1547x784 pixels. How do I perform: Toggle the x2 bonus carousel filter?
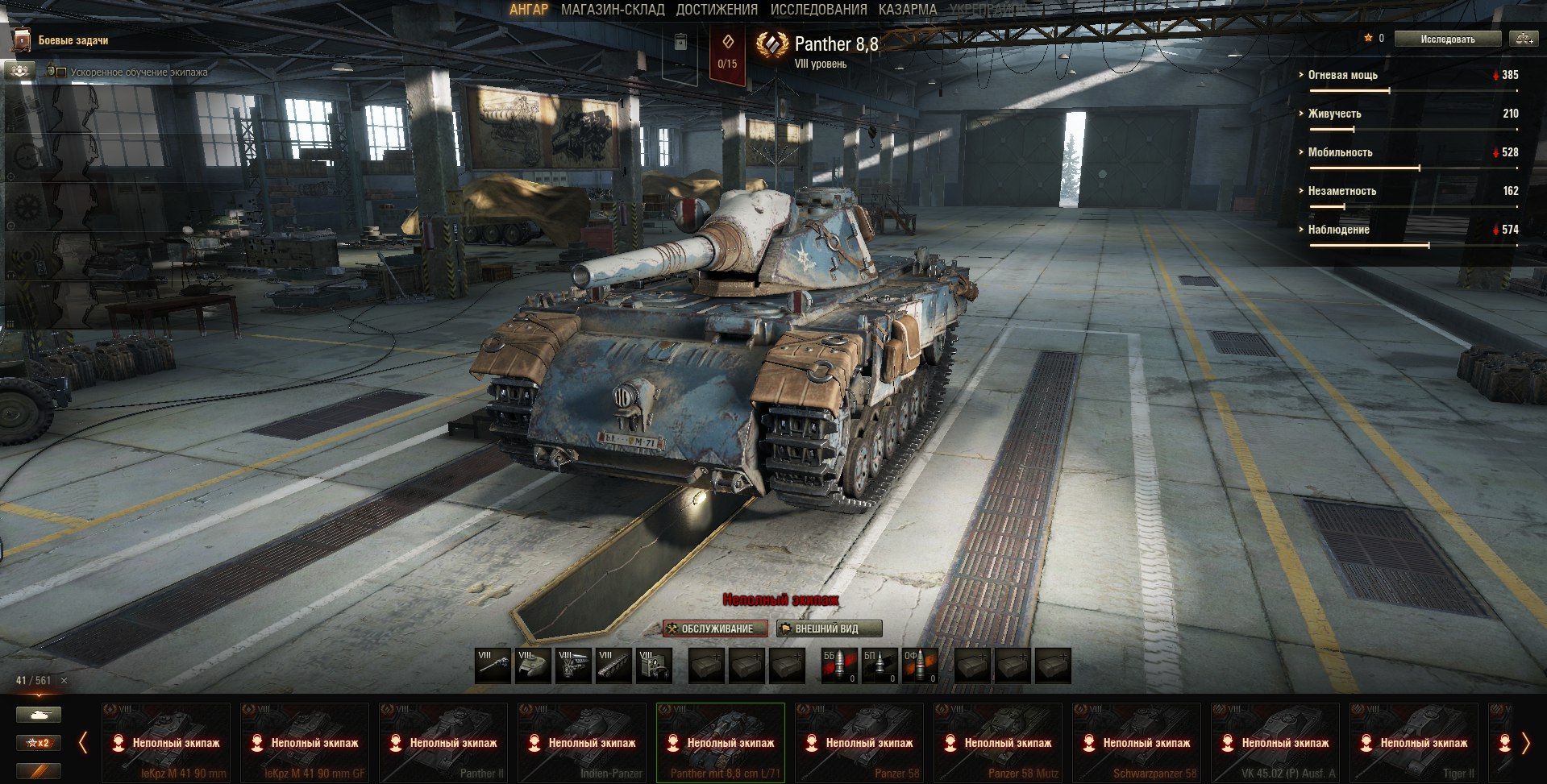click(x=38, y=743)
